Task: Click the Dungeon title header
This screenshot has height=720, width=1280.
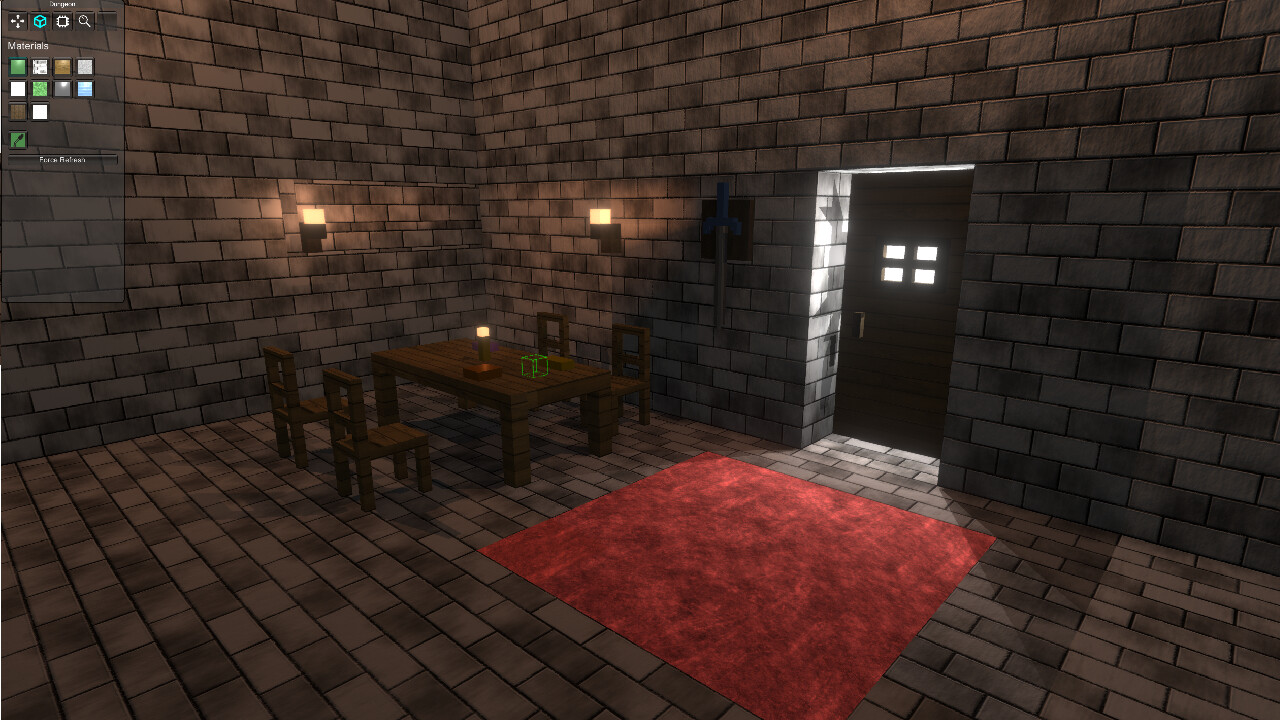Action: coord(60,4)
